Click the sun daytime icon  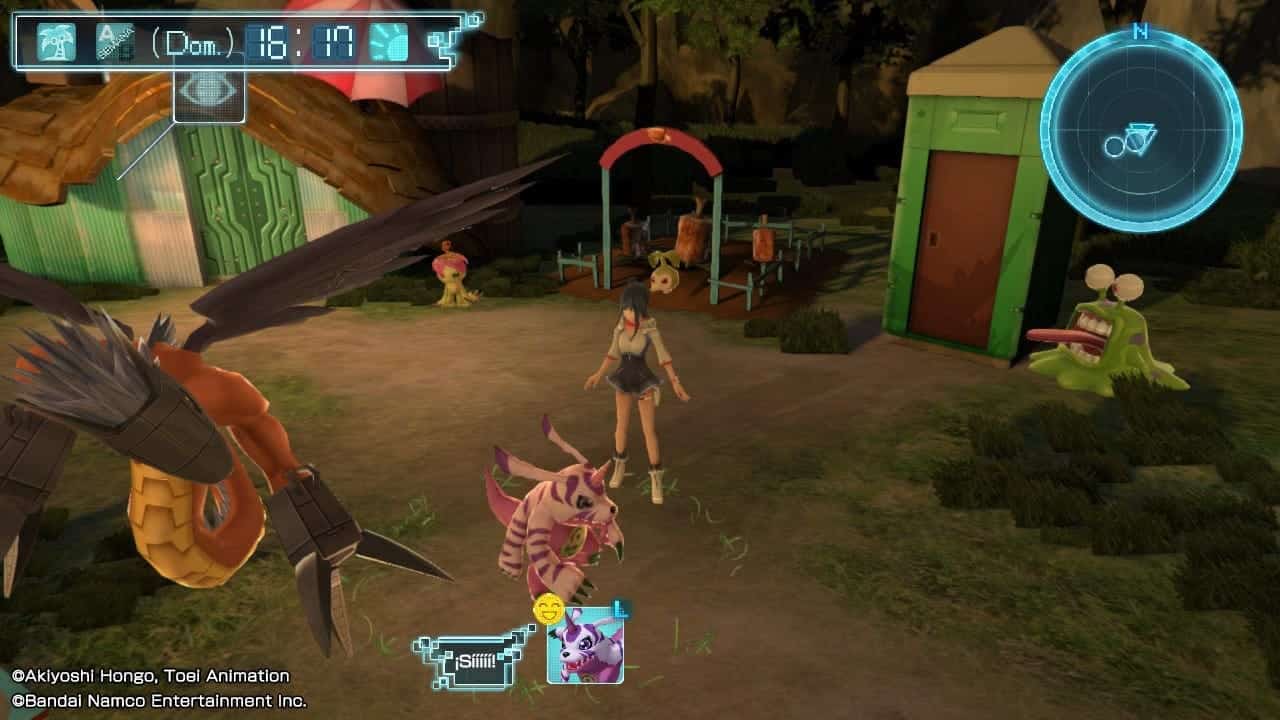click(x=388, y=42)
